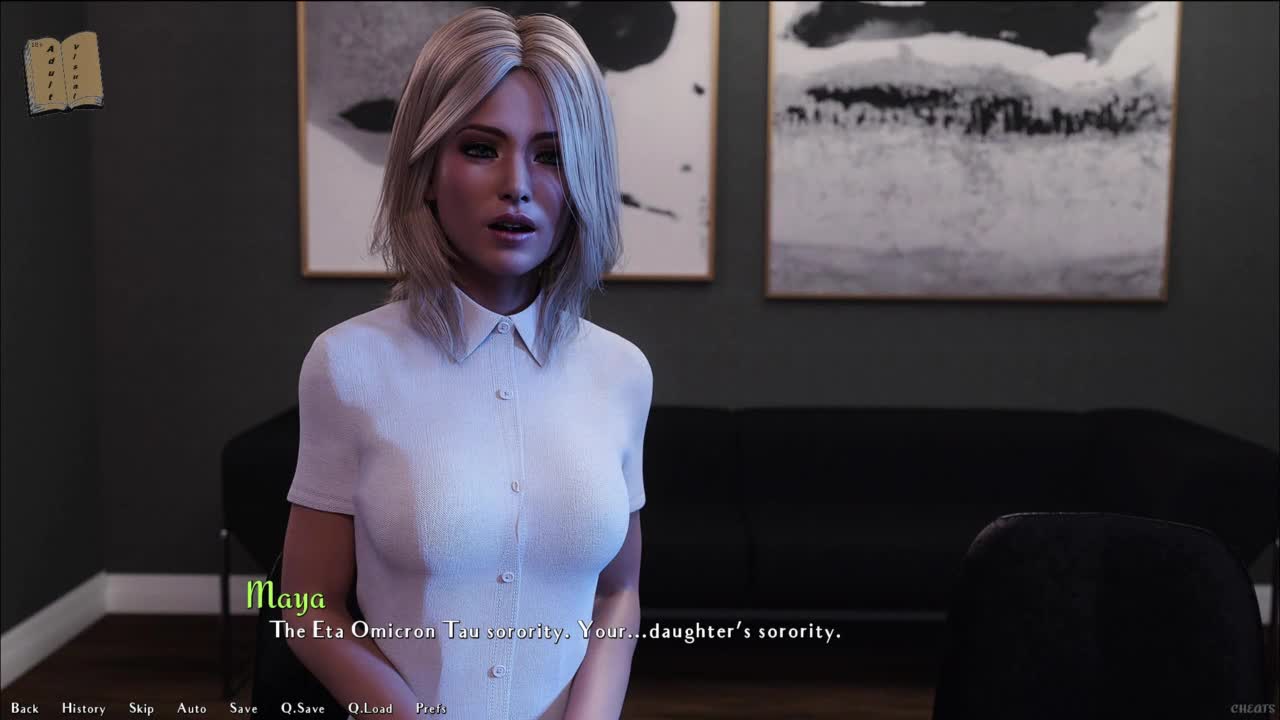
Task: Open the Save menu
Action: [243, 708]
